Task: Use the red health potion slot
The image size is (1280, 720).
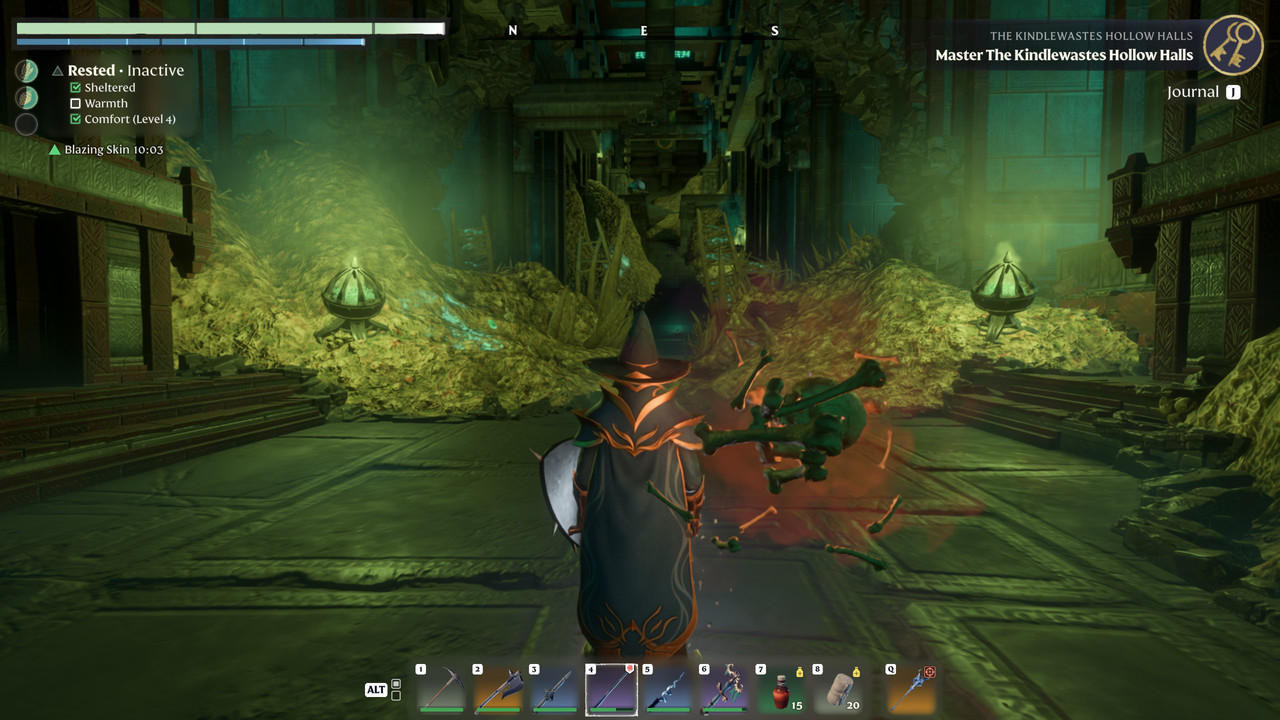Action: click(782, 689)
